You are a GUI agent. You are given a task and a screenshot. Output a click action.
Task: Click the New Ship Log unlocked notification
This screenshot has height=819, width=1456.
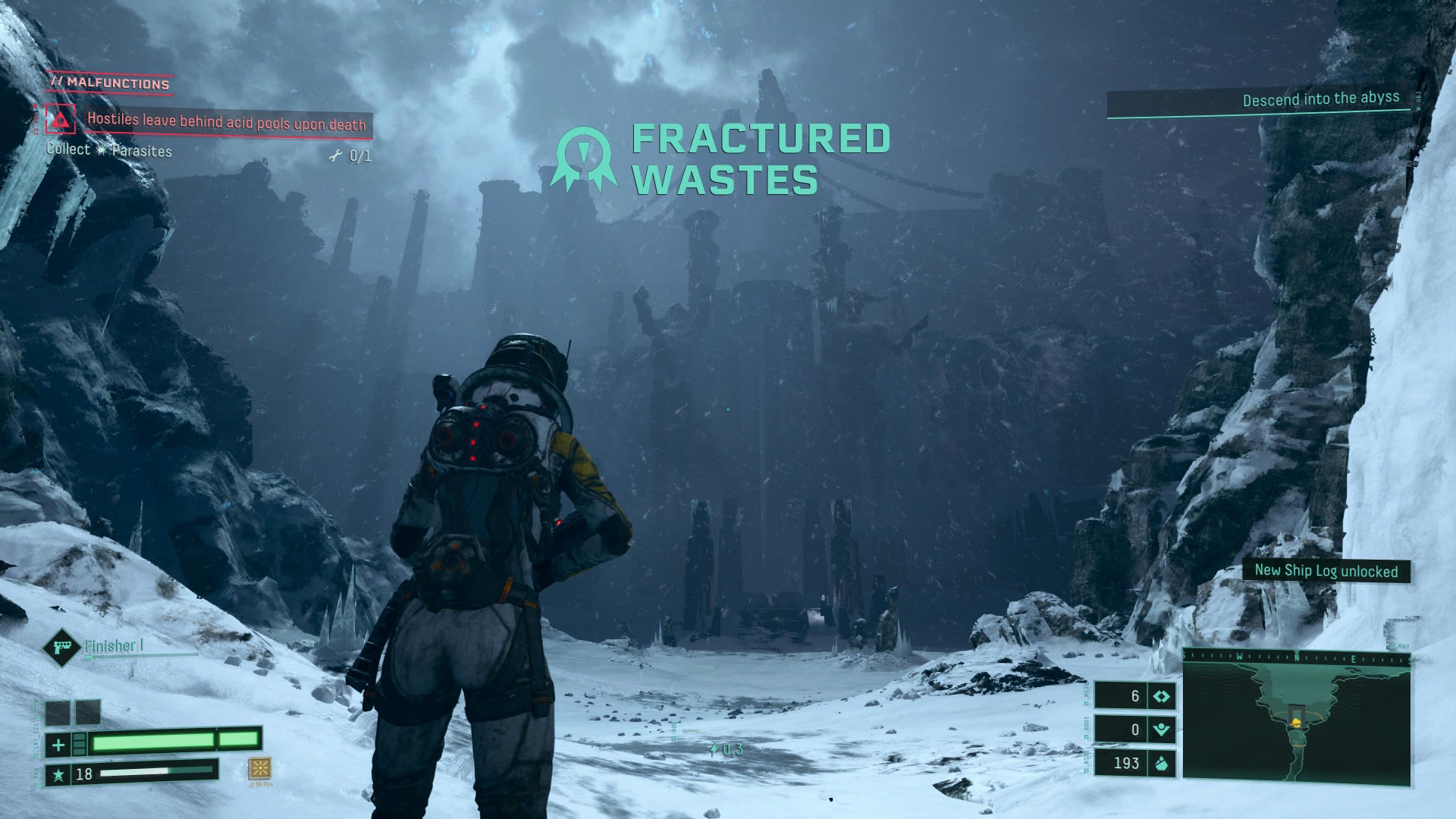(1326, 571)
